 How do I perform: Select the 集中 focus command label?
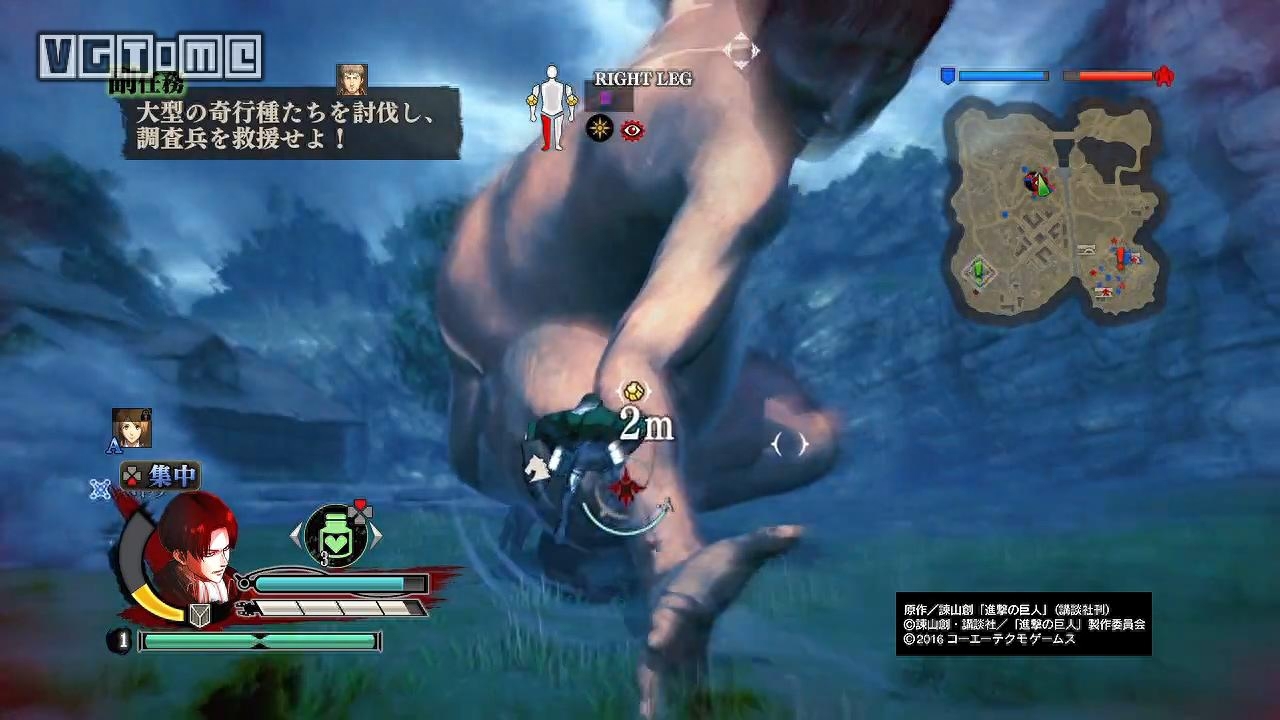click(160, 476)
